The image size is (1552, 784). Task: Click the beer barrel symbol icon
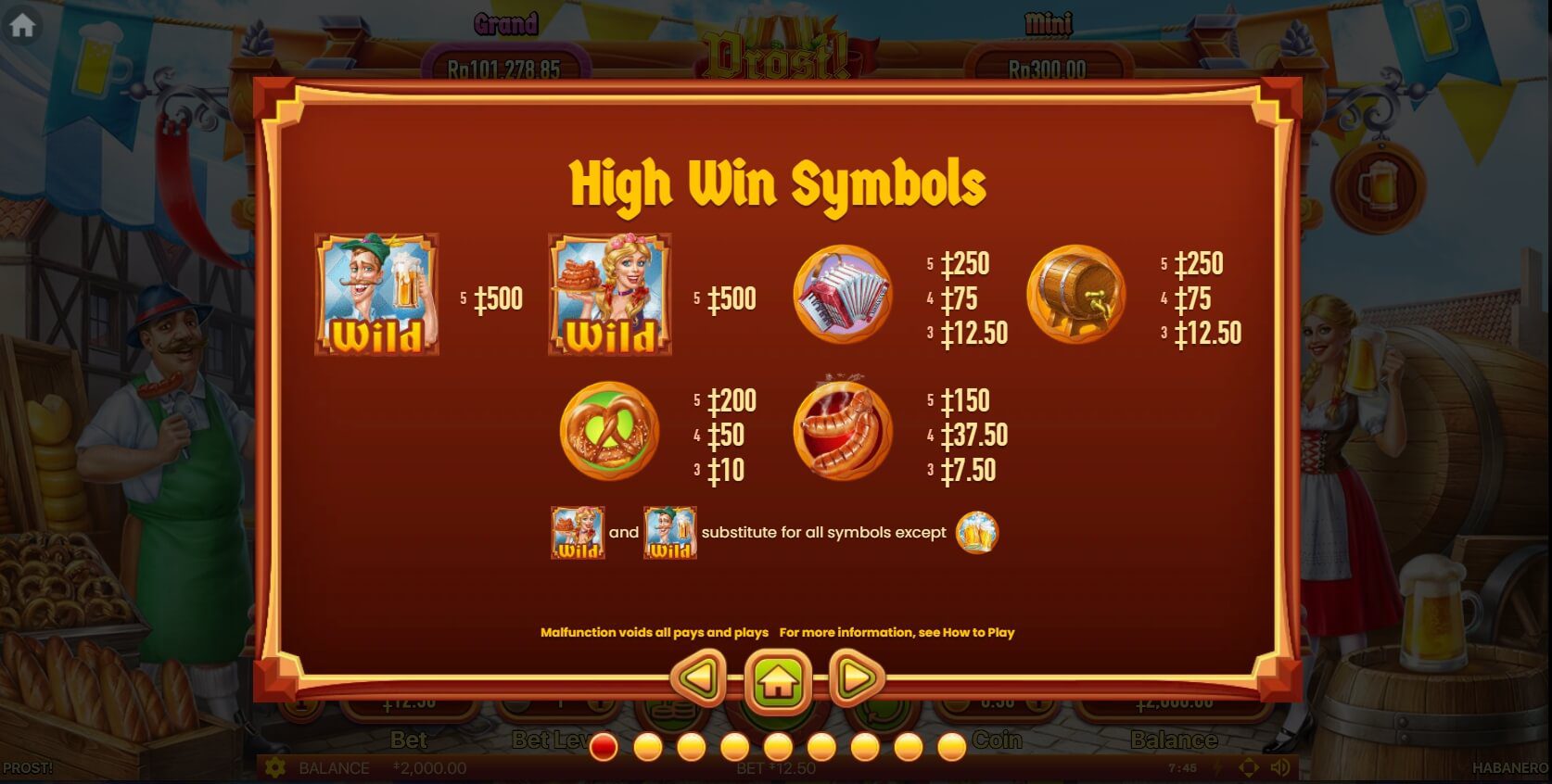coord(1075,295)
